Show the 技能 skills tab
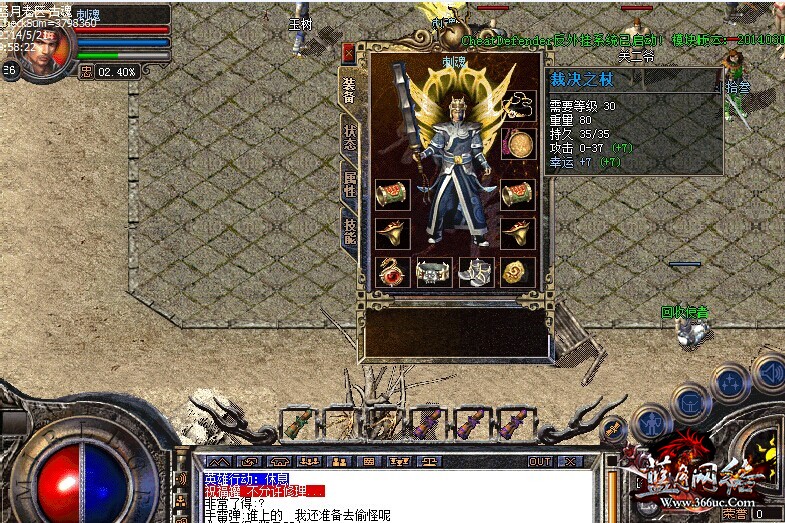This screenshot has height=523, width=785. (350, 231)
